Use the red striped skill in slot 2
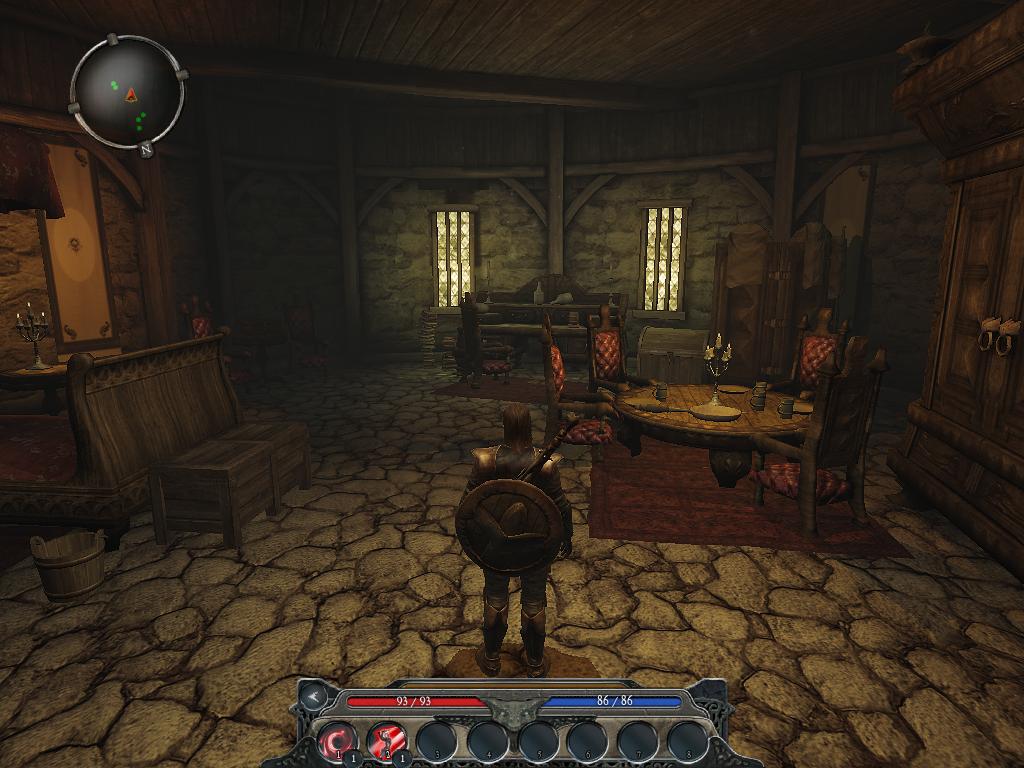Image resolution: width=1024 pixels, height=768 pixels. tap(386, 741)
